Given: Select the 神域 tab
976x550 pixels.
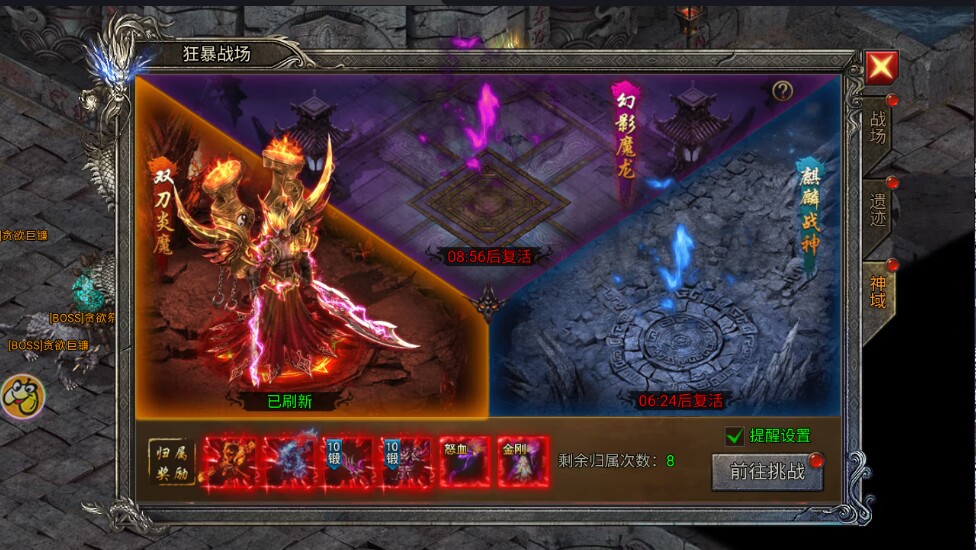Looking at the screenshot, I should (877, 291).
